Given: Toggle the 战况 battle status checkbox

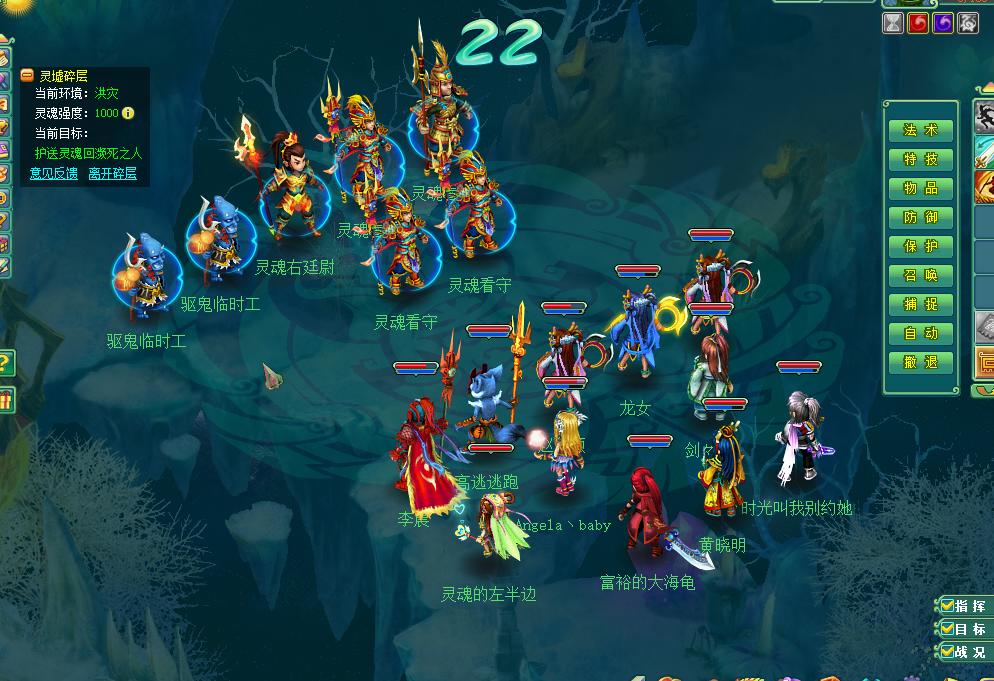Looking at the screenshot, I should [946, 651].
